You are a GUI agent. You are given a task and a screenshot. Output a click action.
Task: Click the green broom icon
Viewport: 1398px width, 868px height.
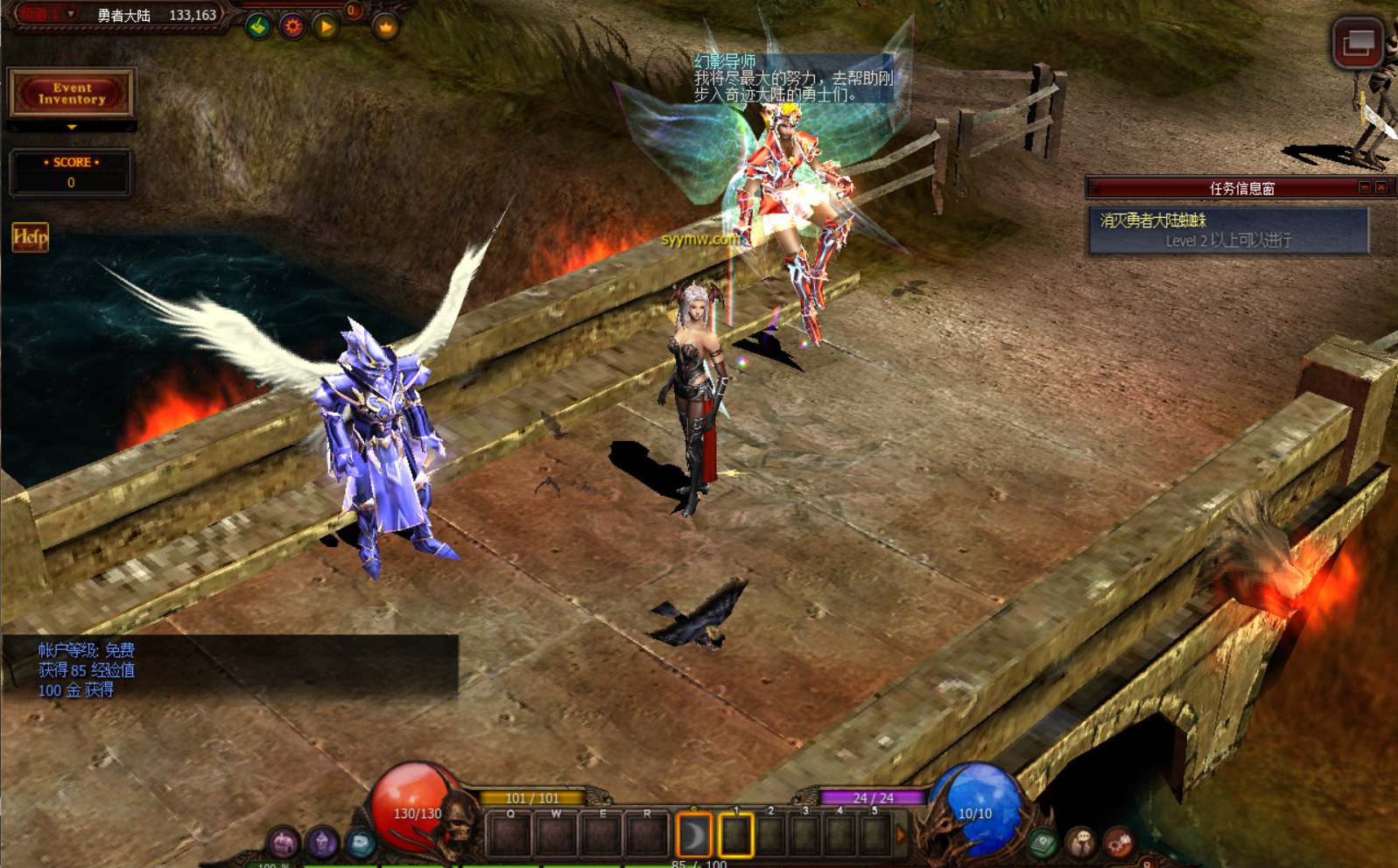coord(258,27)
